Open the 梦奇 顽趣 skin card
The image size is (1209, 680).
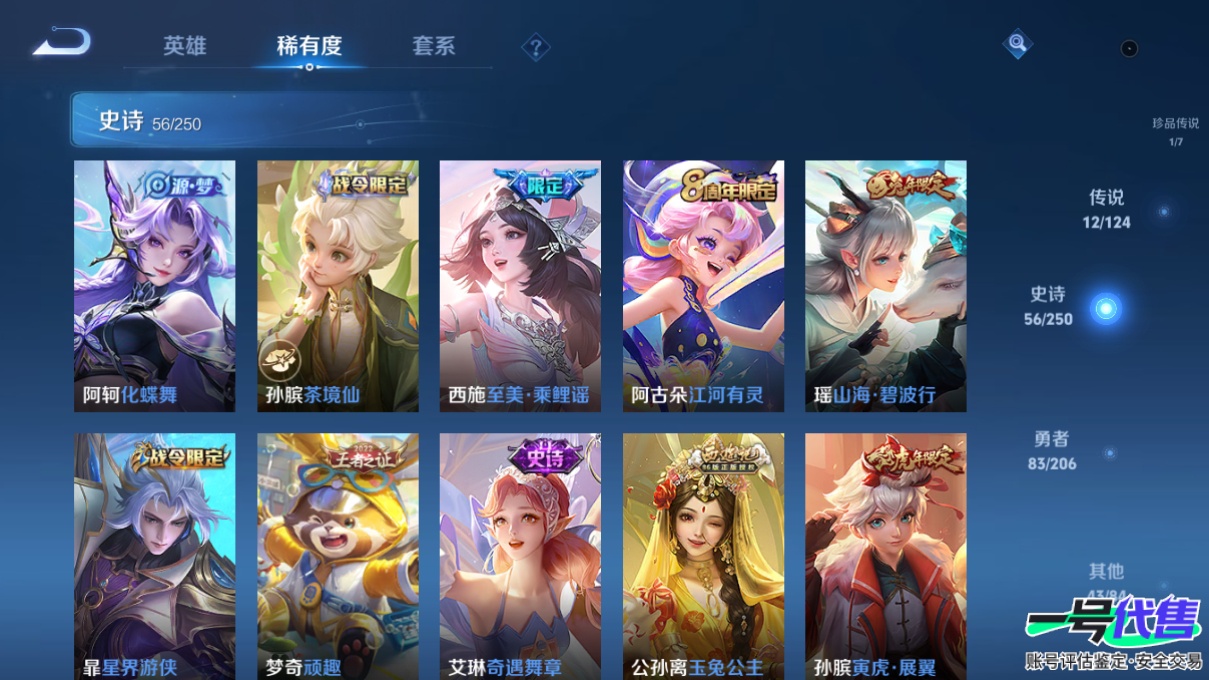(338, 556)
